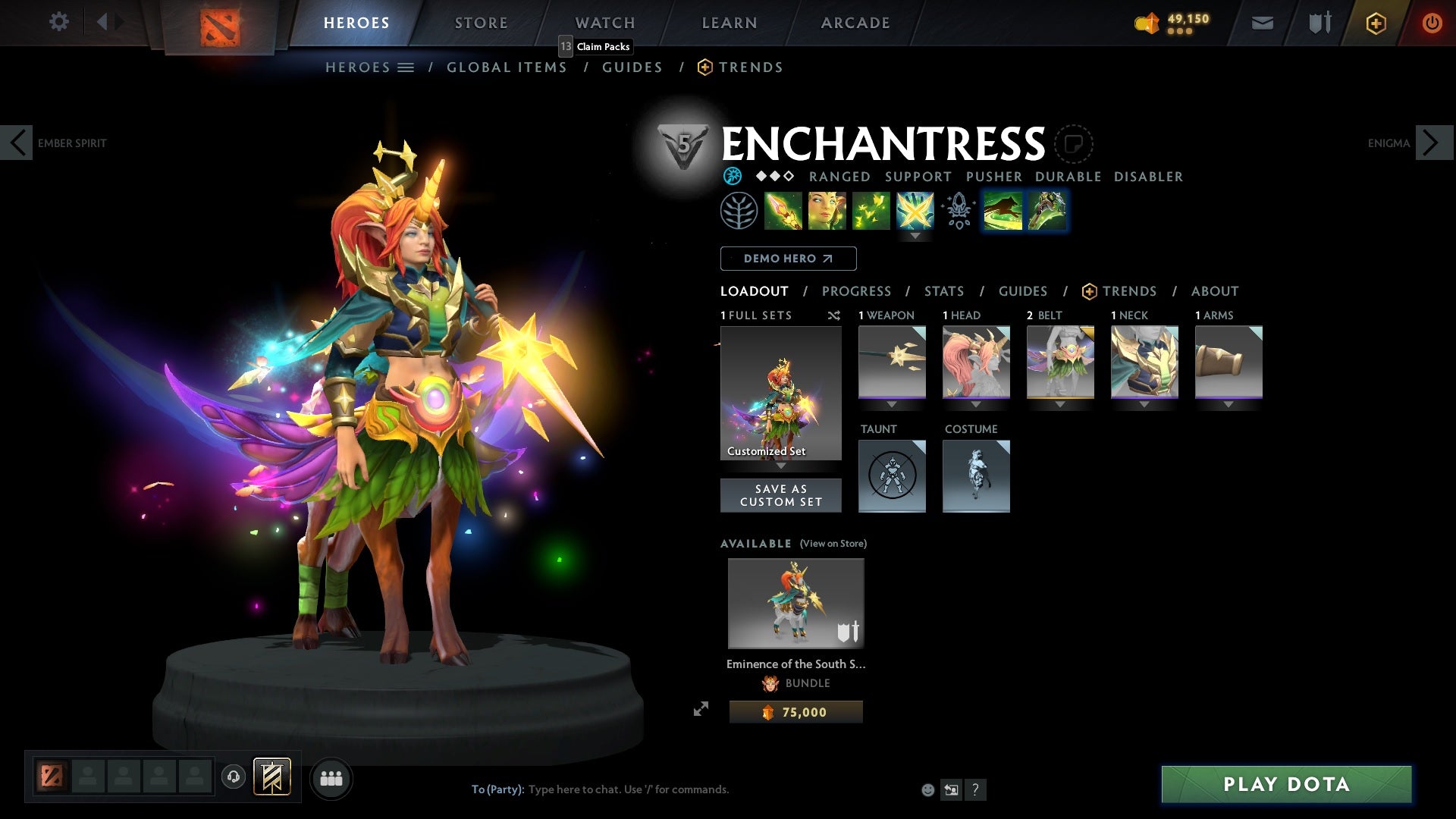The width and height of the screenshot is (1456, 819).
Task: Open the ARCADE menu
Action: [x=855, y=22]
